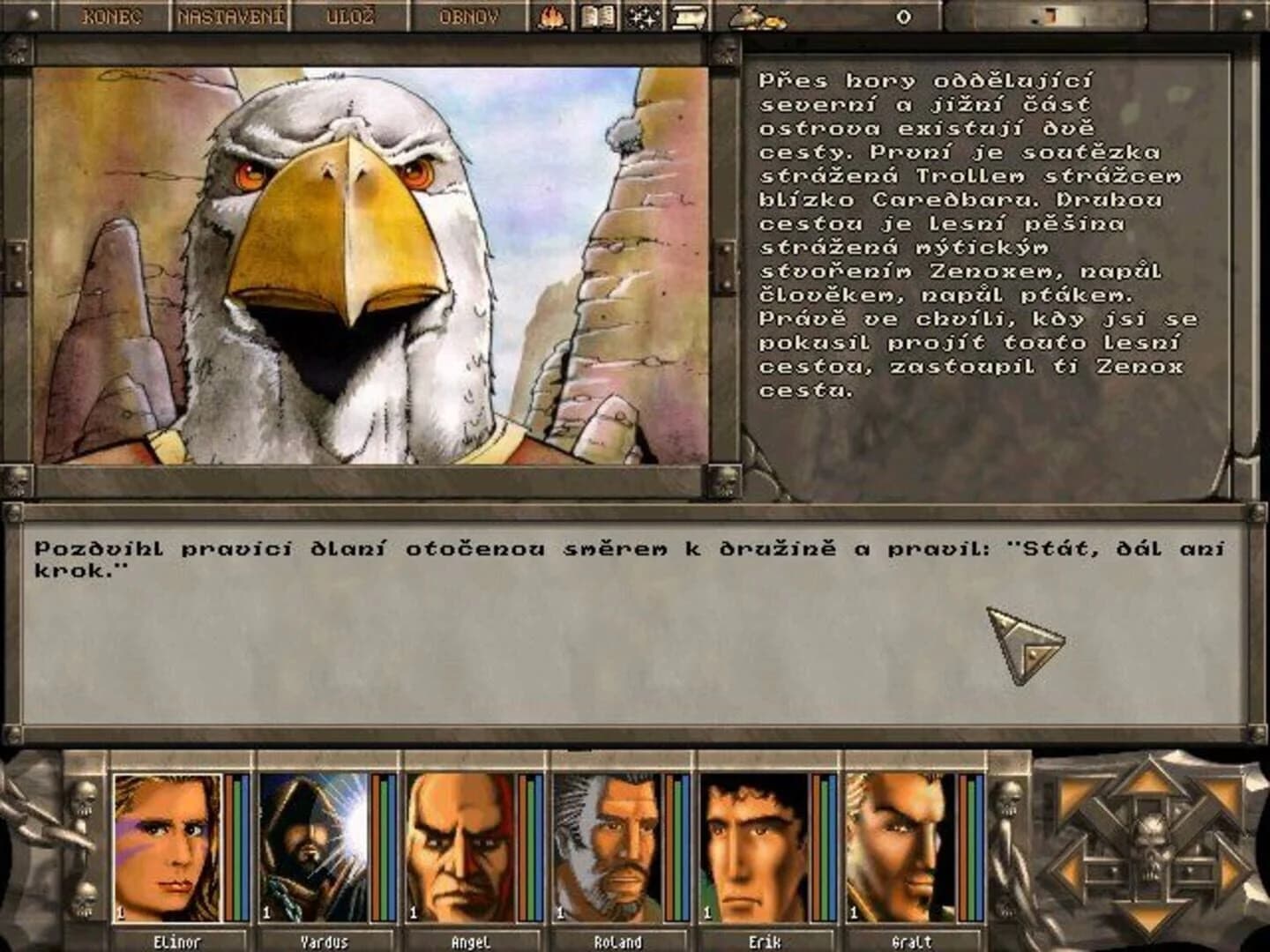Click the KONEC menu entry
This screenshot has height=952, width=1270.
click(110, 14)
